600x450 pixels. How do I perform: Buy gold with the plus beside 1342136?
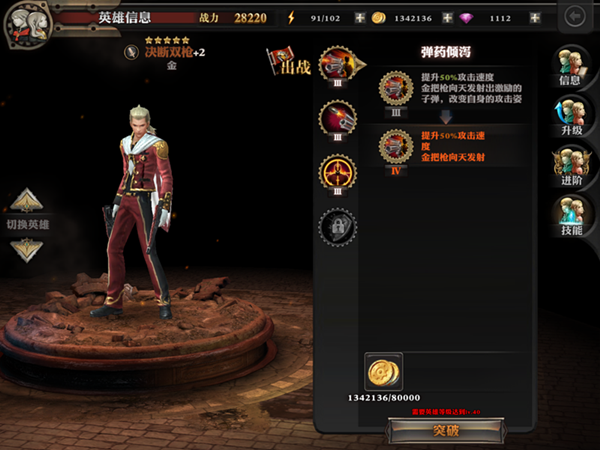tap(447, 18)
